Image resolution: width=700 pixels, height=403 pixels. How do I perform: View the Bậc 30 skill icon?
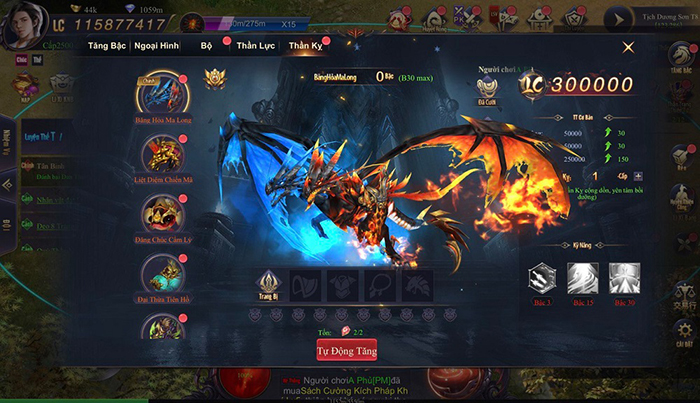[622, 277]
